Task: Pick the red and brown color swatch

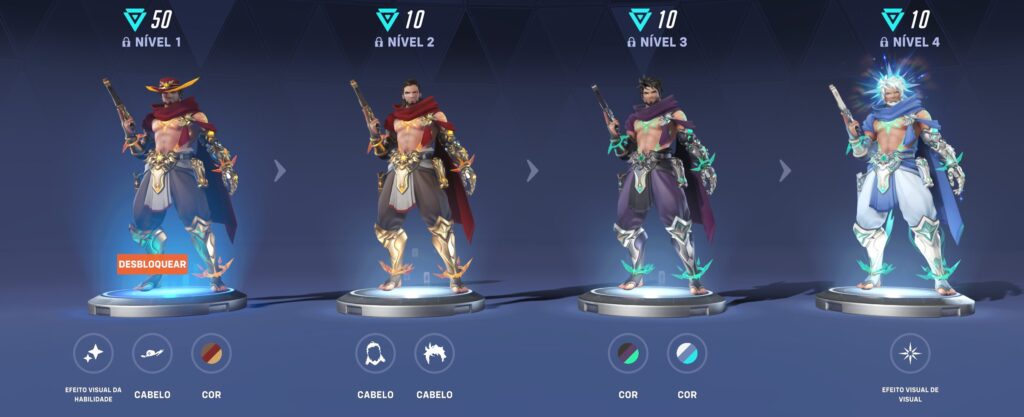Action: (x=211, y=353)
